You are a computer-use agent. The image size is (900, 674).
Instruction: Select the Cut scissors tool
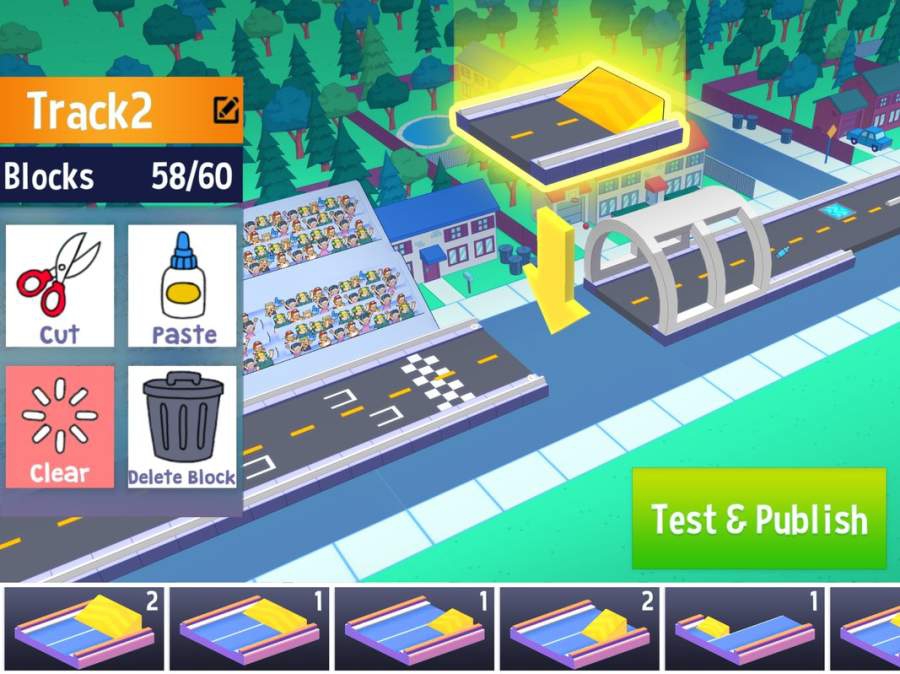pos(60,286)
